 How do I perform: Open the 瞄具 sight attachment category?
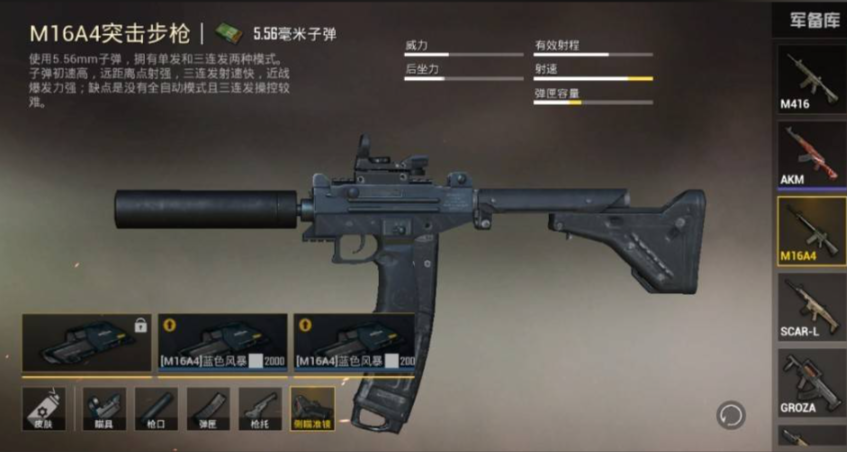point(104,409)
